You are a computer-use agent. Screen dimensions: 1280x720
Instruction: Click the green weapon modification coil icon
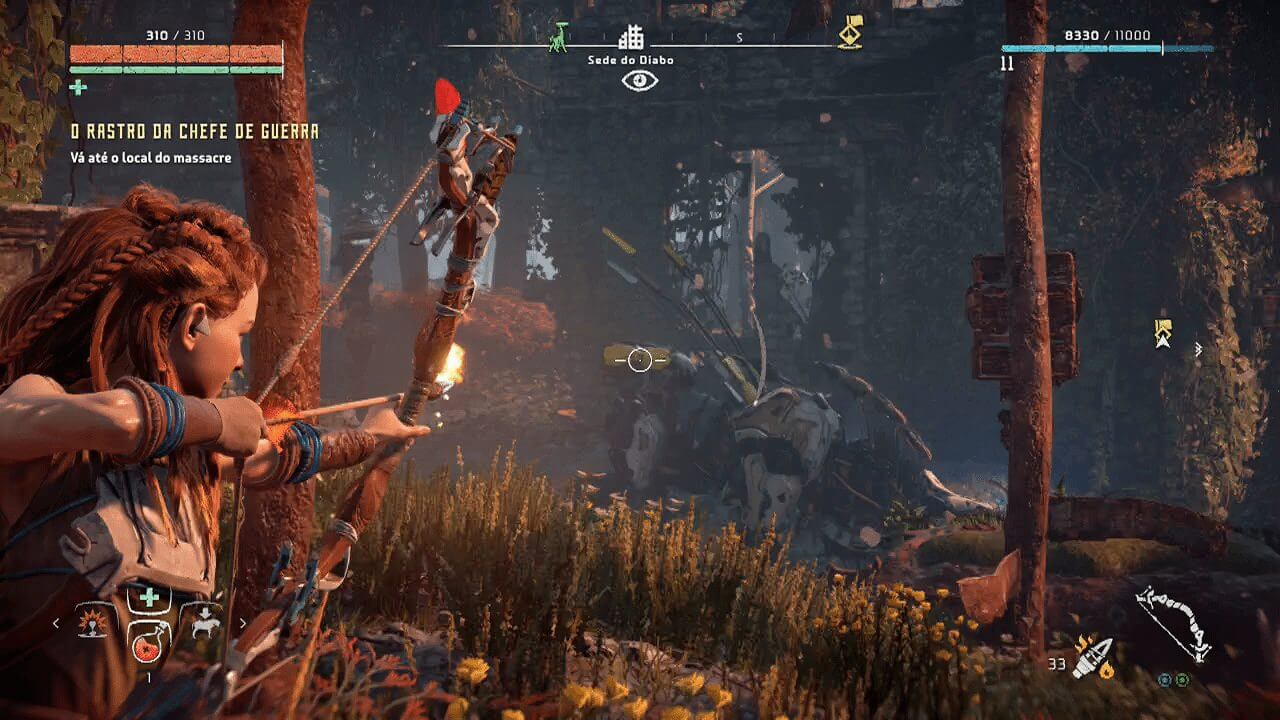click(x=1182, y=680)
